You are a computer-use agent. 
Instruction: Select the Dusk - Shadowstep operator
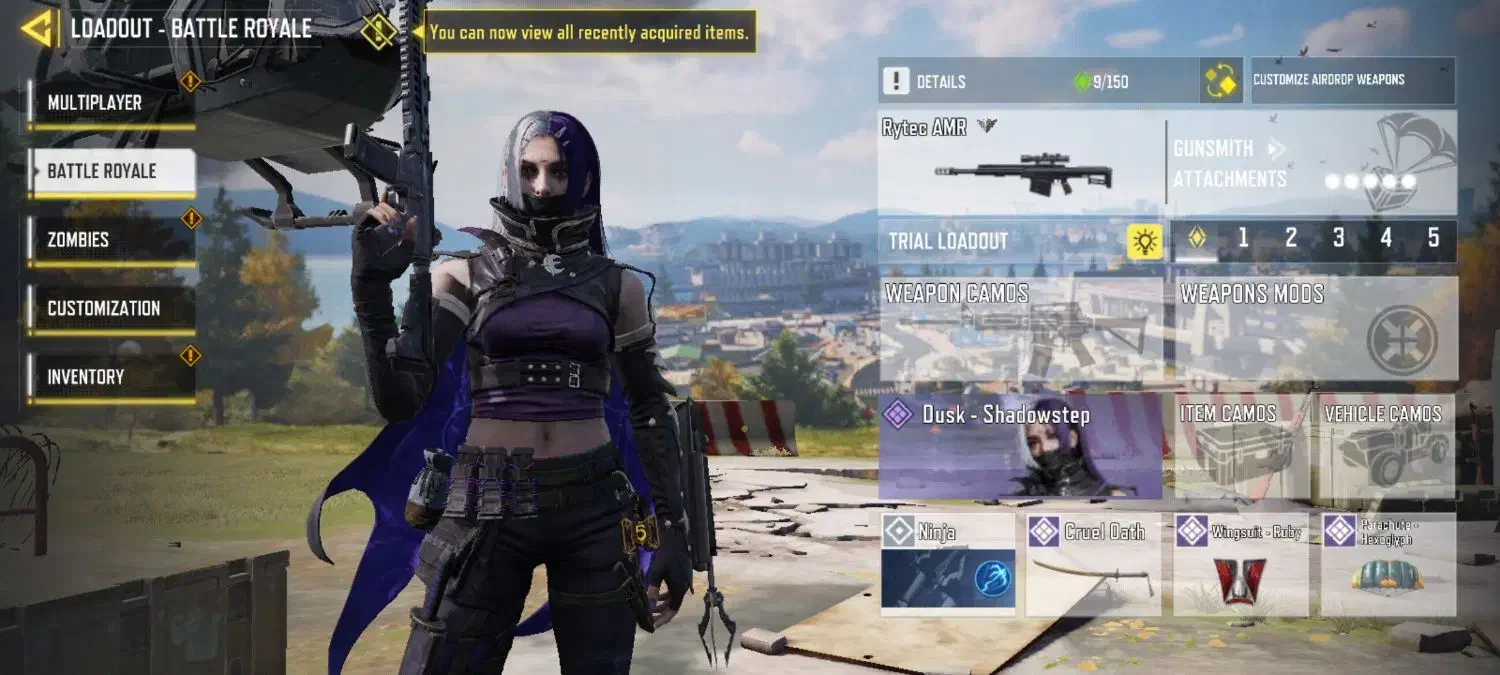(x=1020, y=446)
